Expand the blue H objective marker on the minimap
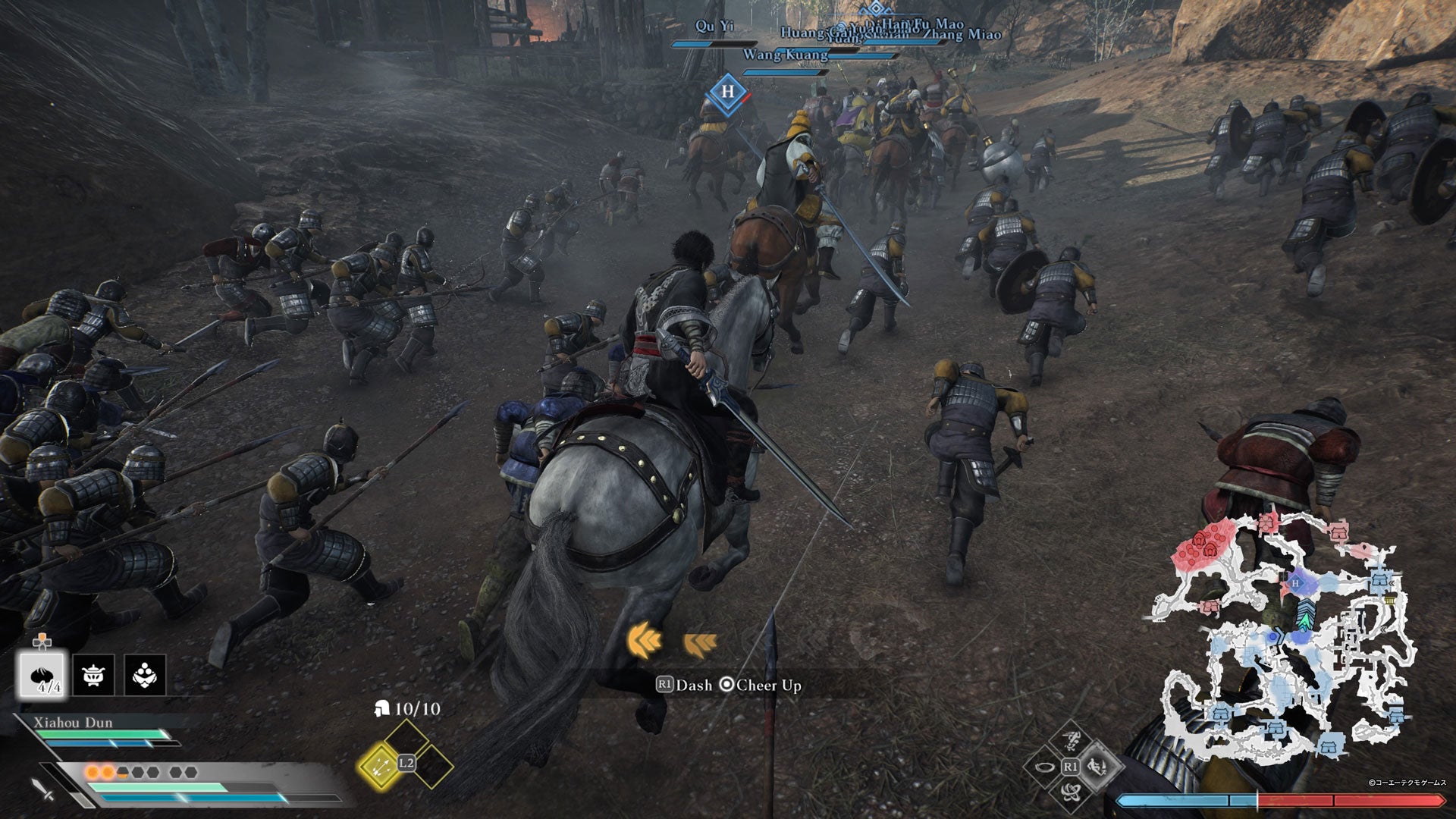This screenshot has width=1456, height=819. [x=1295, y=584]
